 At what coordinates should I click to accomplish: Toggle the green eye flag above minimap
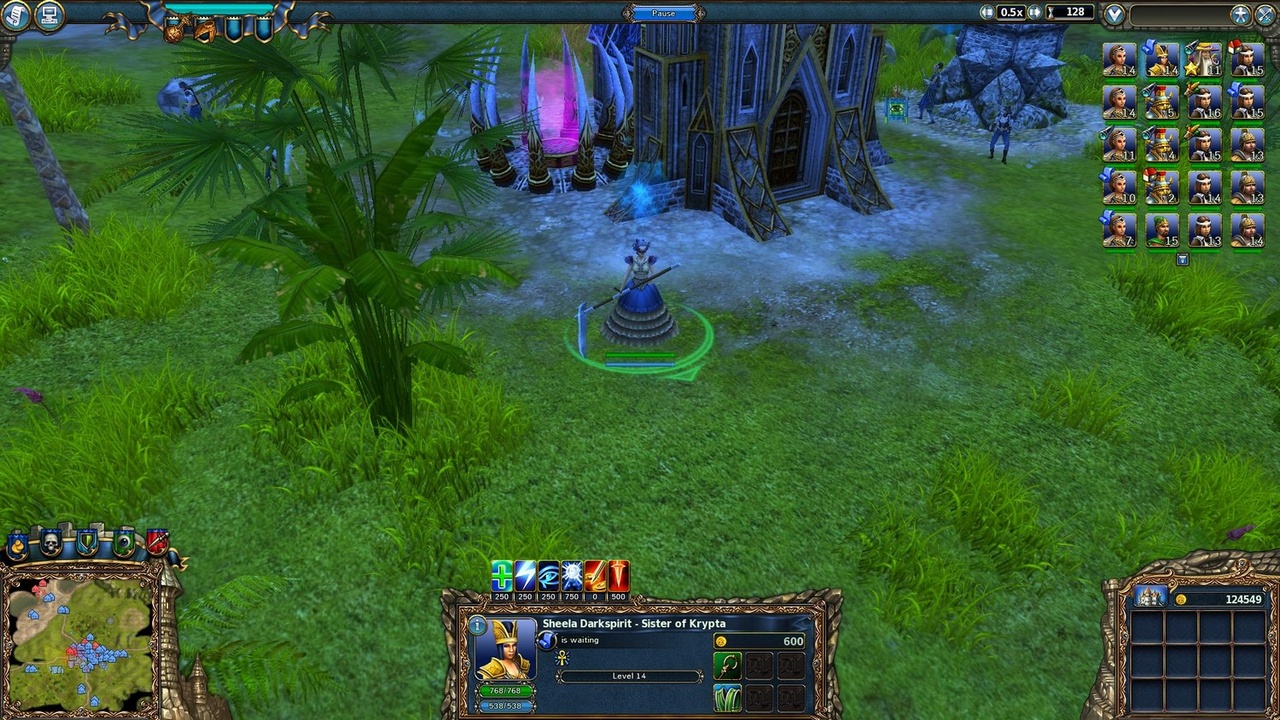123,542
